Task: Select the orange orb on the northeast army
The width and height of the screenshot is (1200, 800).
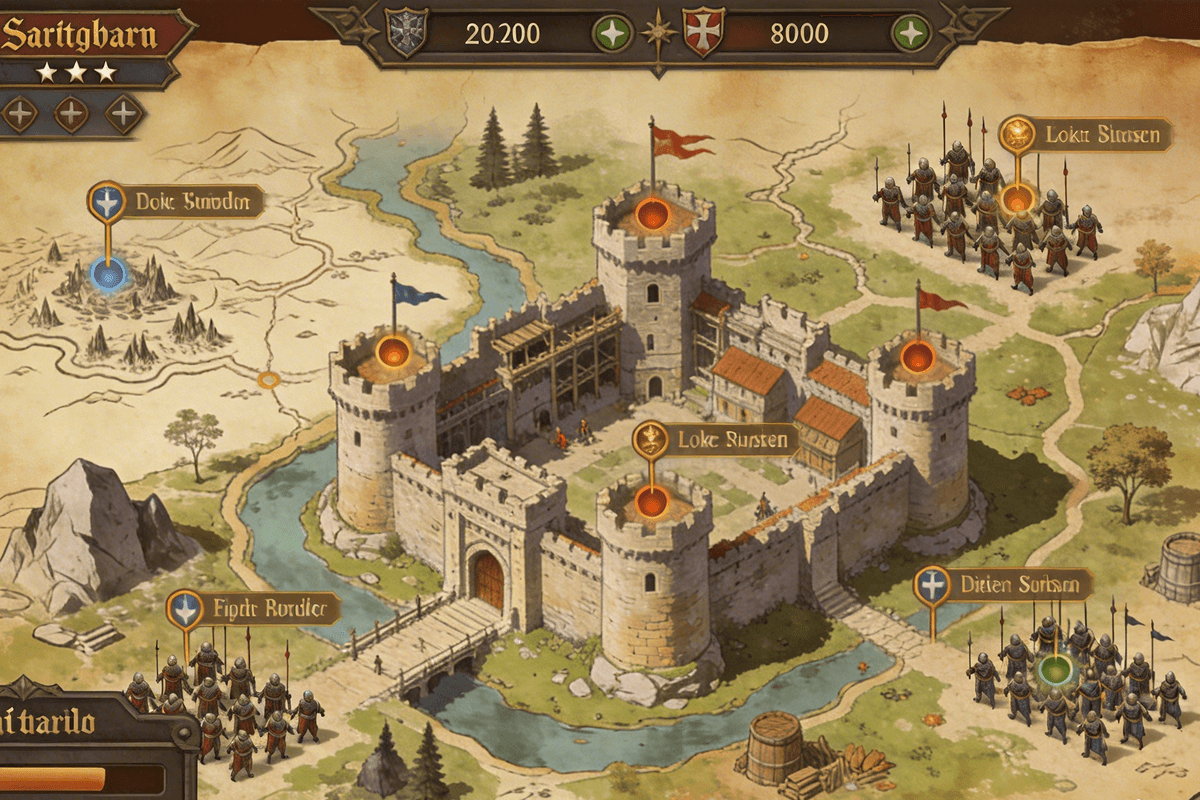Action: click(x=1017, y=198)
